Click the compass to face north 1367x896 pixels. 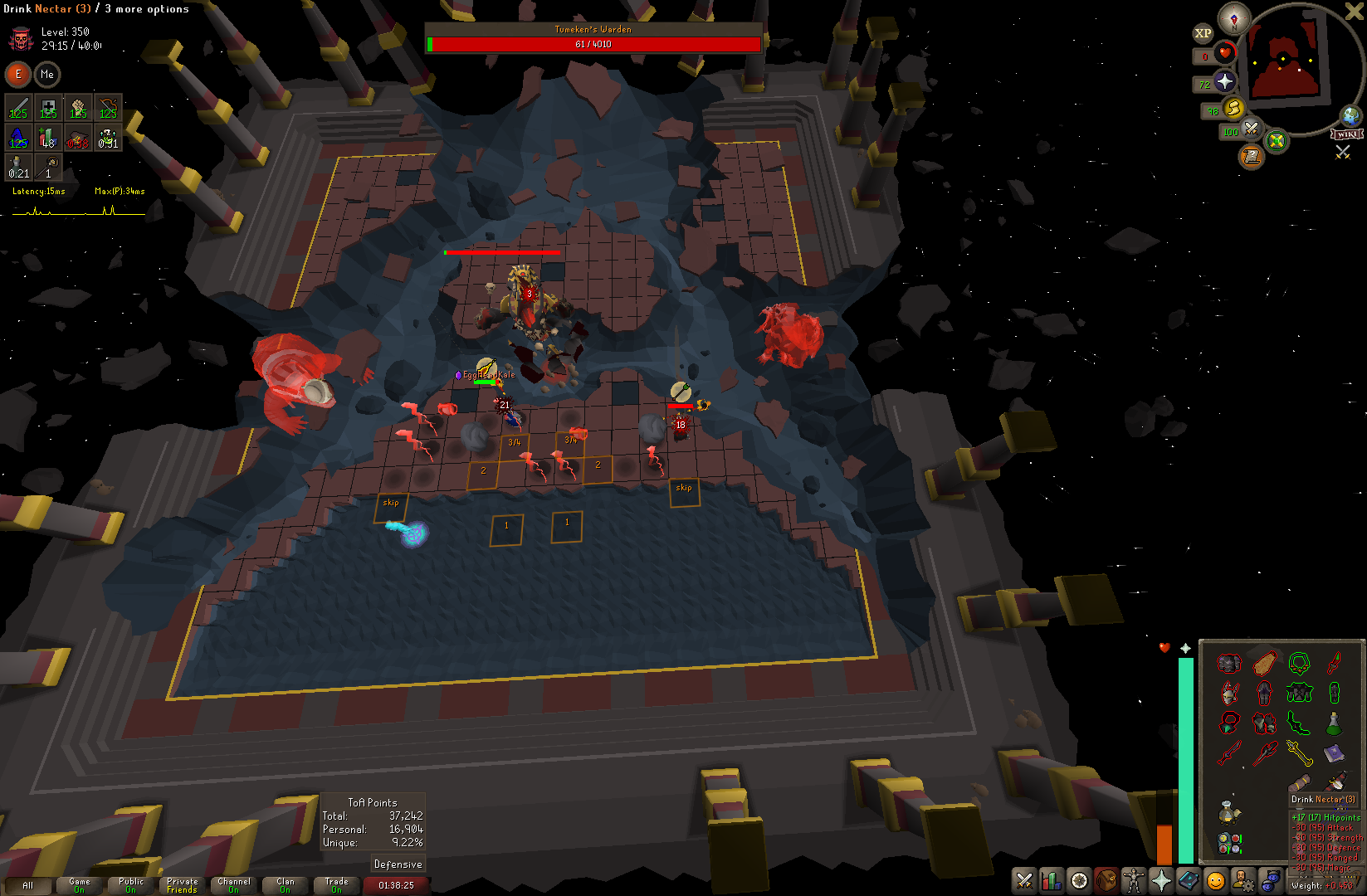click(1234, 18)
